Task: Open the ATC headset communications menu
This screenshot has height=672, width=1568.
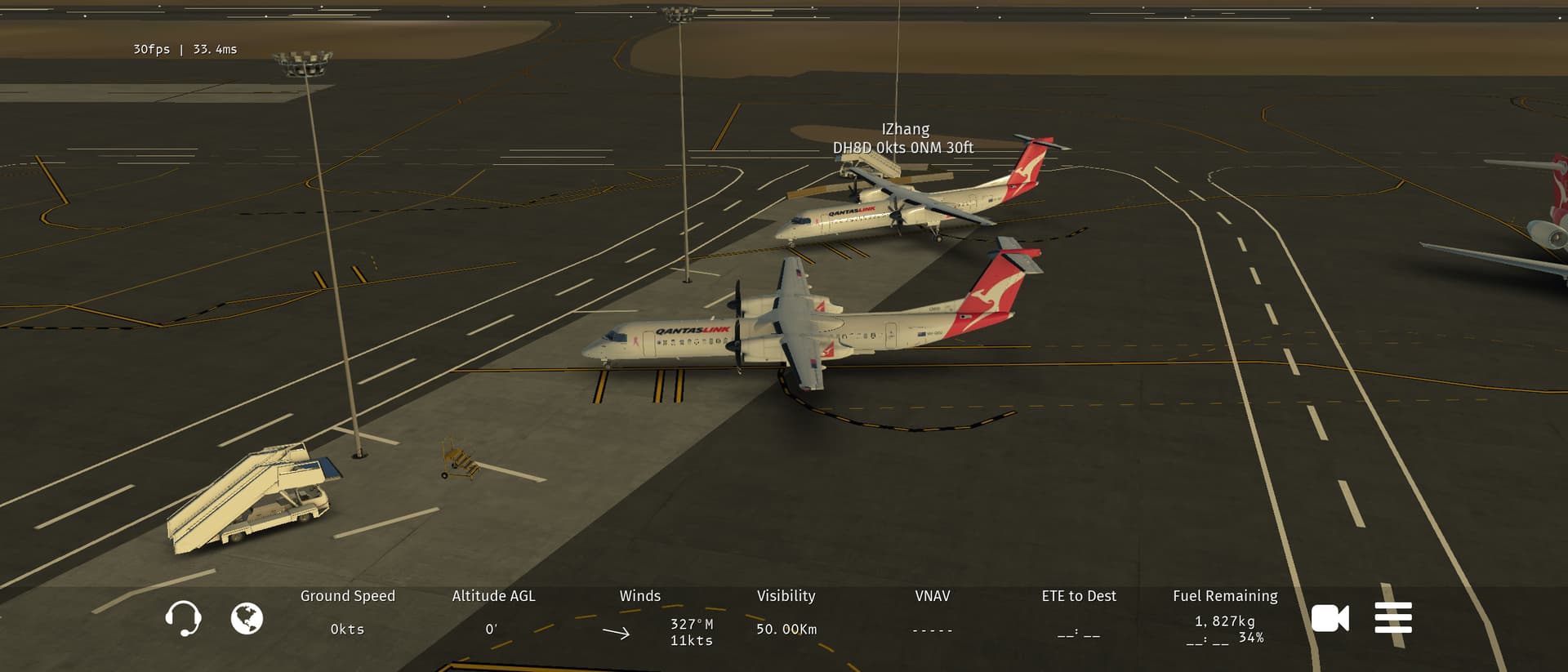Action: [x=183, y=618]
